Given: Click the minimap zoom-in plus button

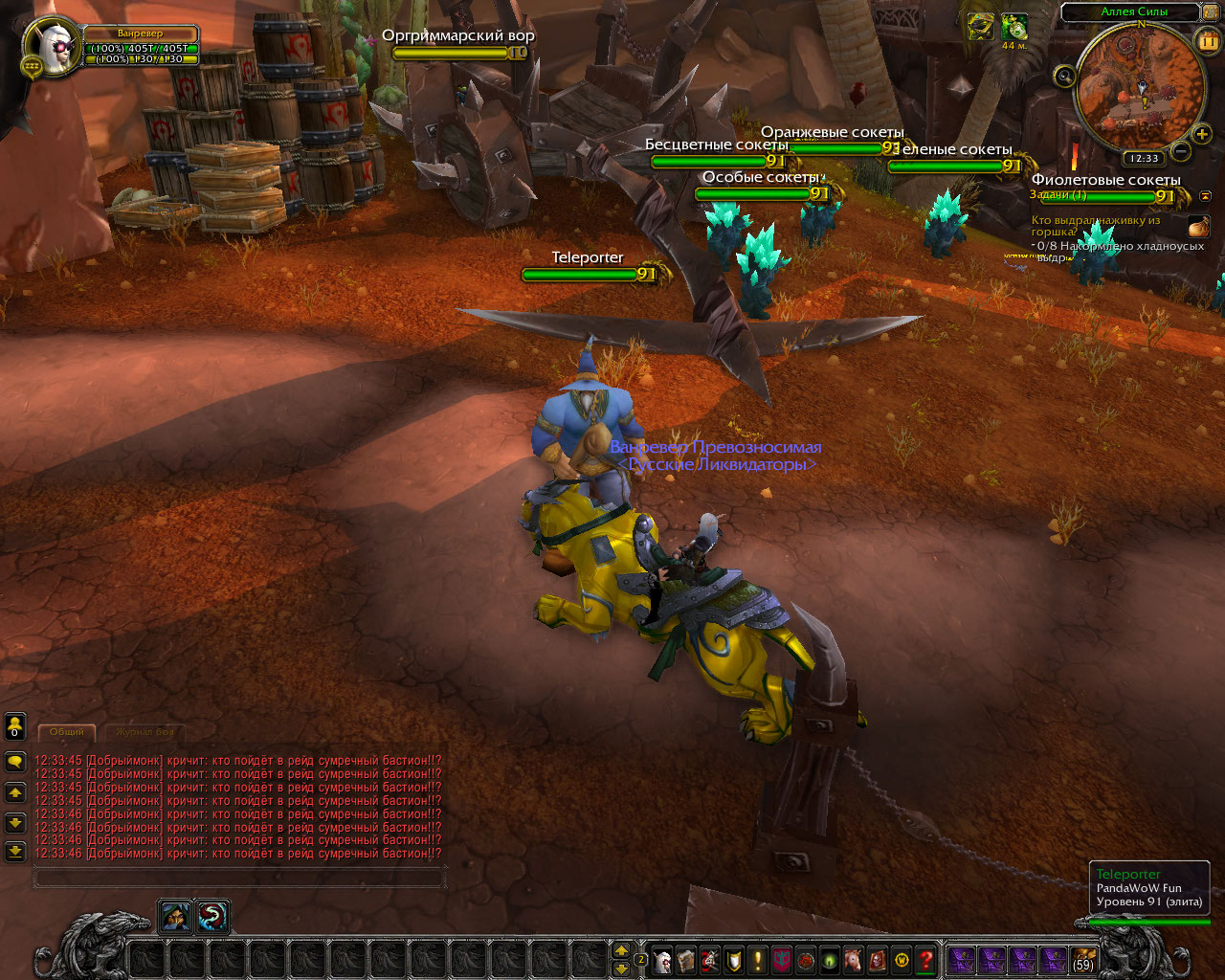Looking at the screenshot, I should [x=1203, y=135].
